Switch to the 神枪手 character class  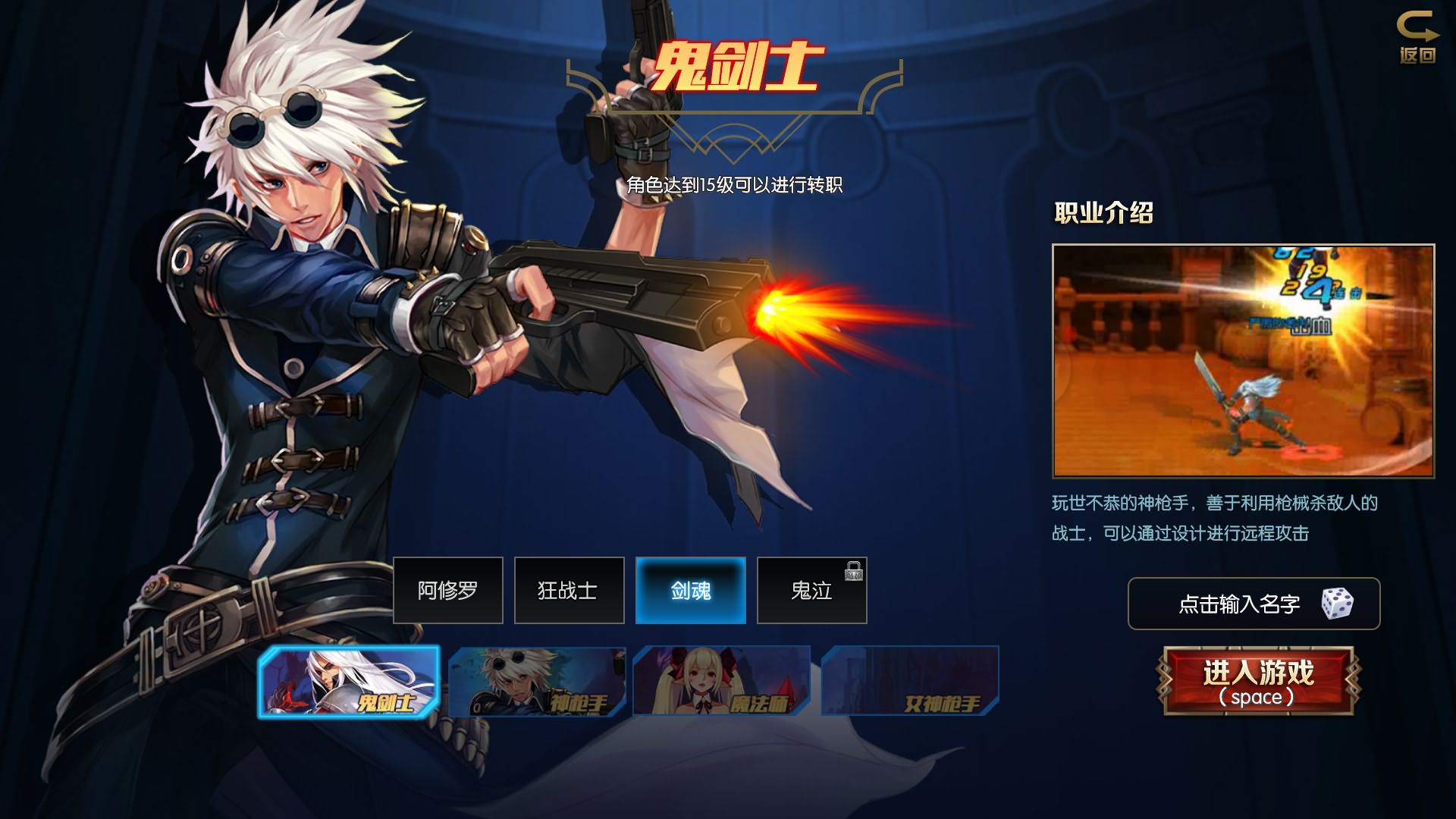[x=537, y=681]
